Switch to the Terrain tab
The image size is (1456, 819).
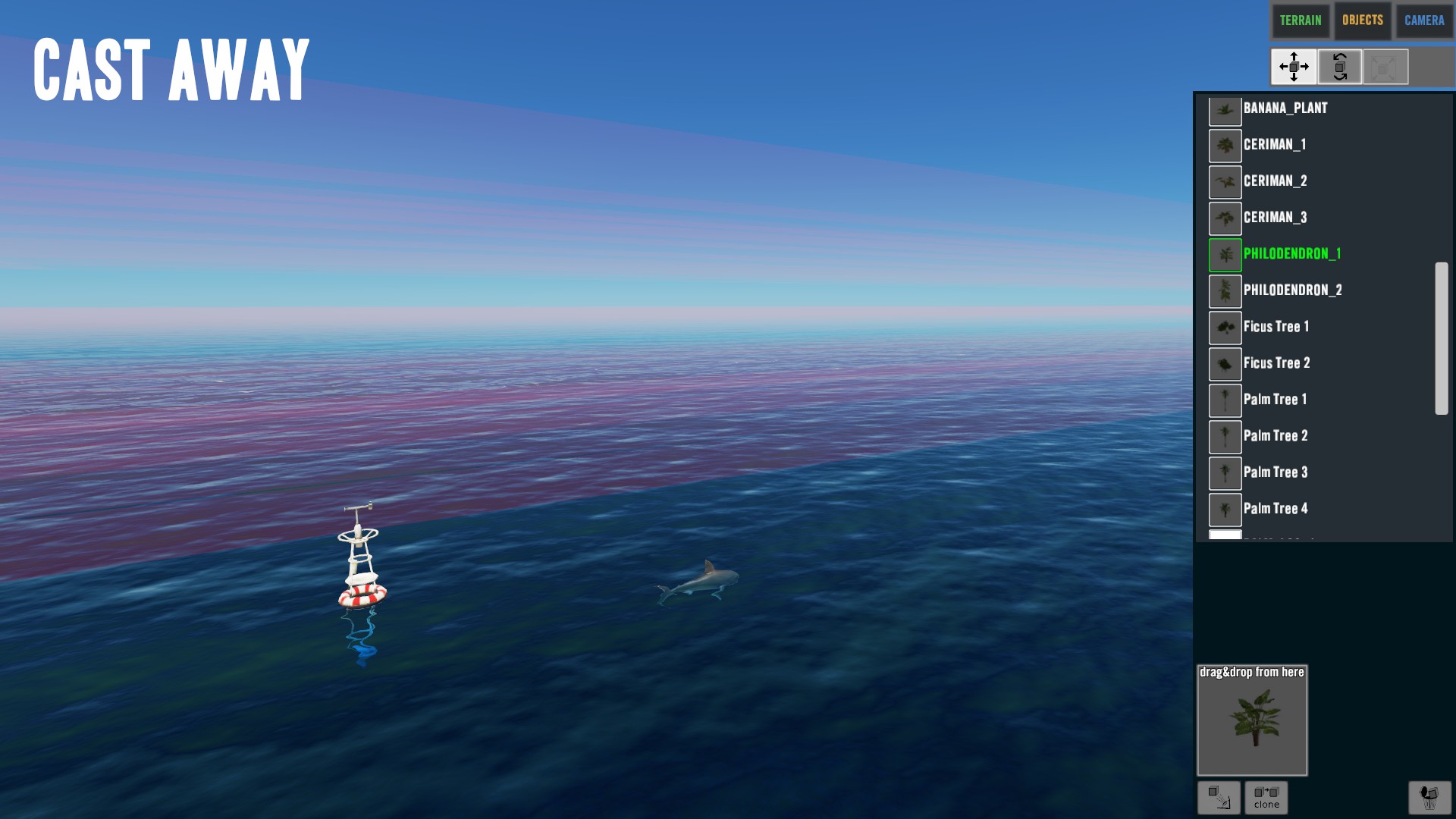point(1301,20)
